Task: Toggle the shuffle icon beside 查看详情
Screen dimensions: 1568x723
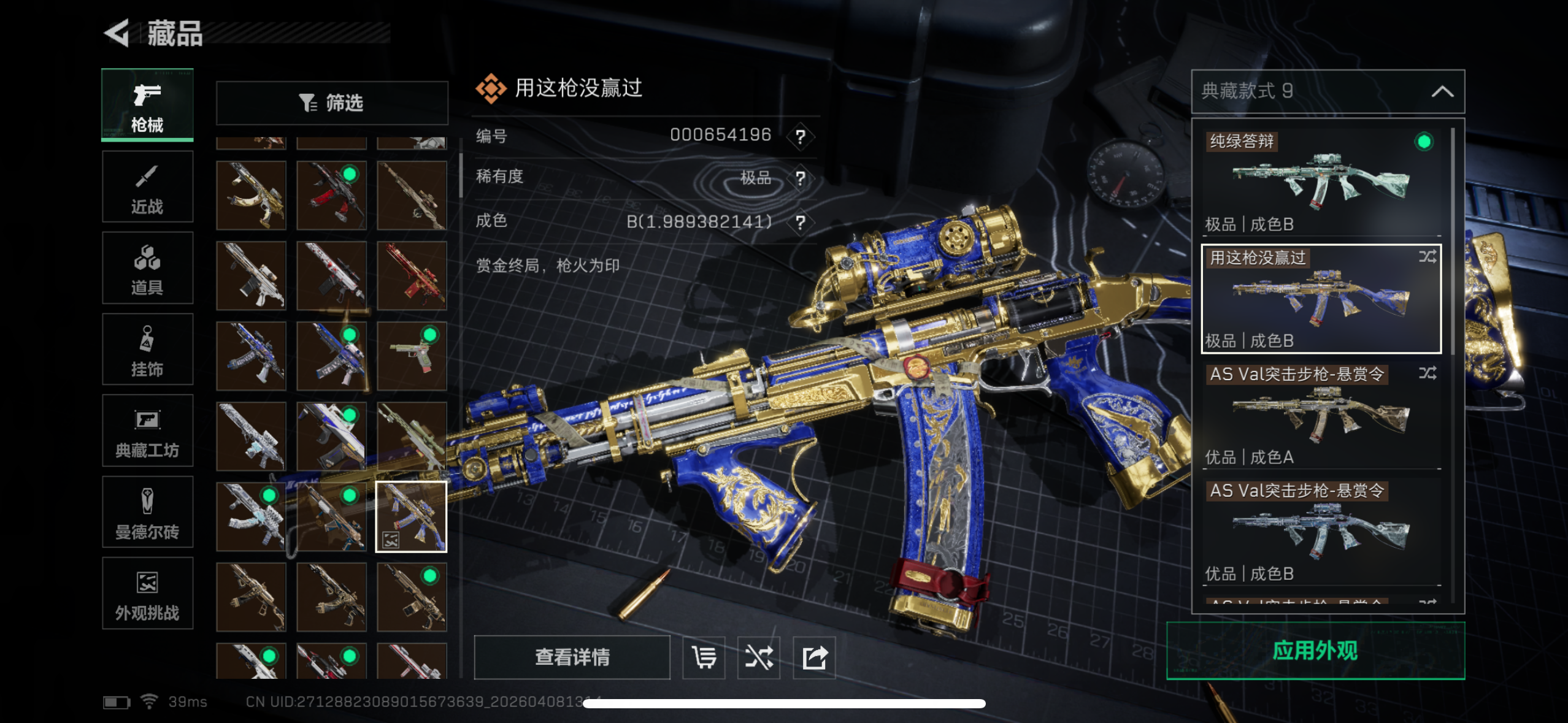Action: [759, 657]
